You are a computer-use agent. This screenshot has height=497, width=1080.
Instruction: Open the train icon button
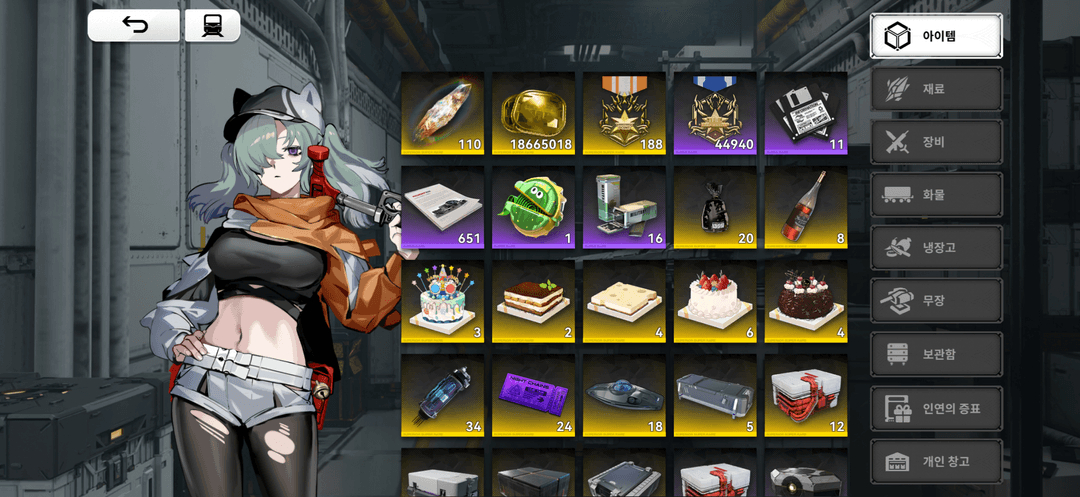pos(212,26)
